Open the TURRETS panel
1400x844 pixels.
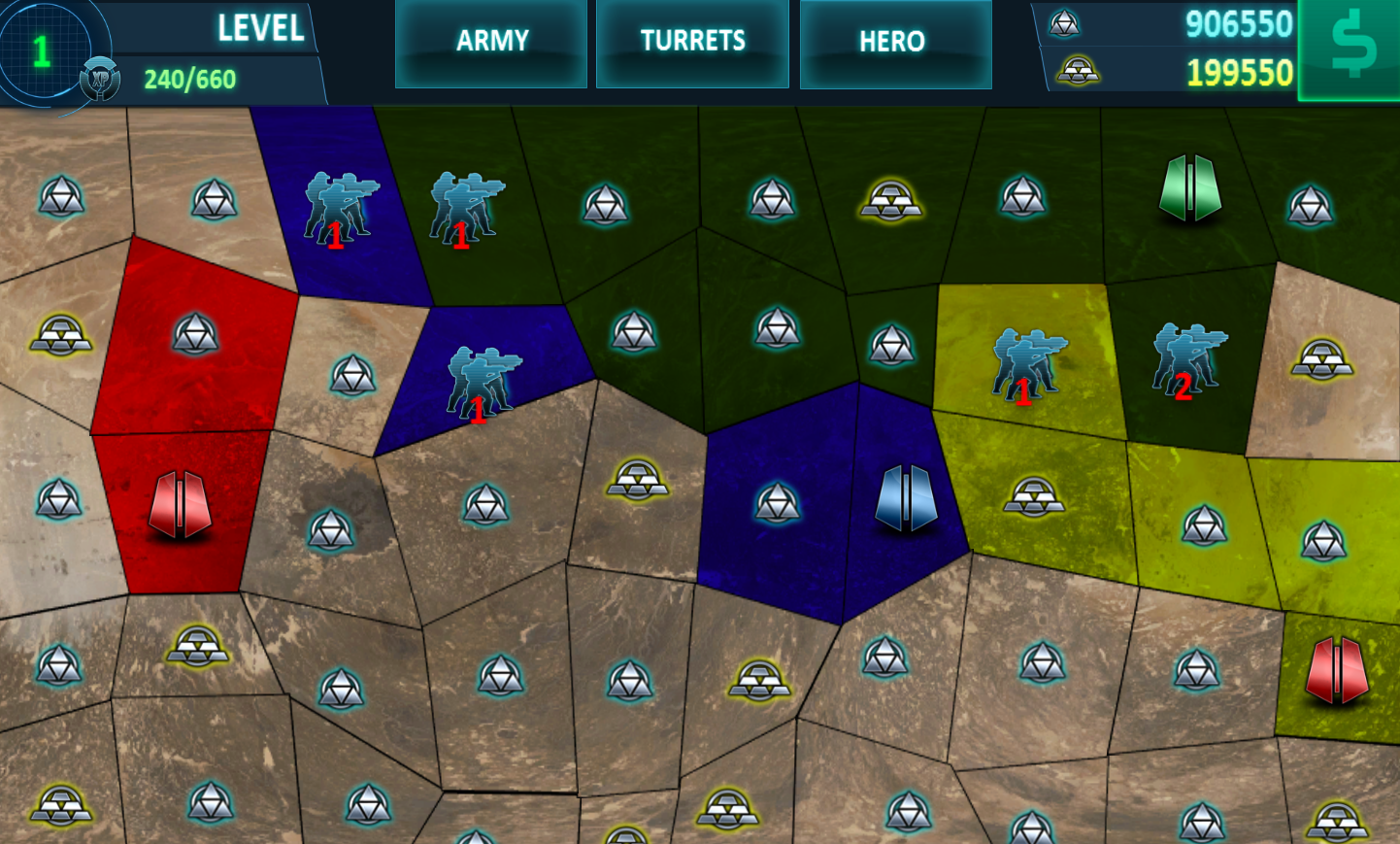point(692,41)
